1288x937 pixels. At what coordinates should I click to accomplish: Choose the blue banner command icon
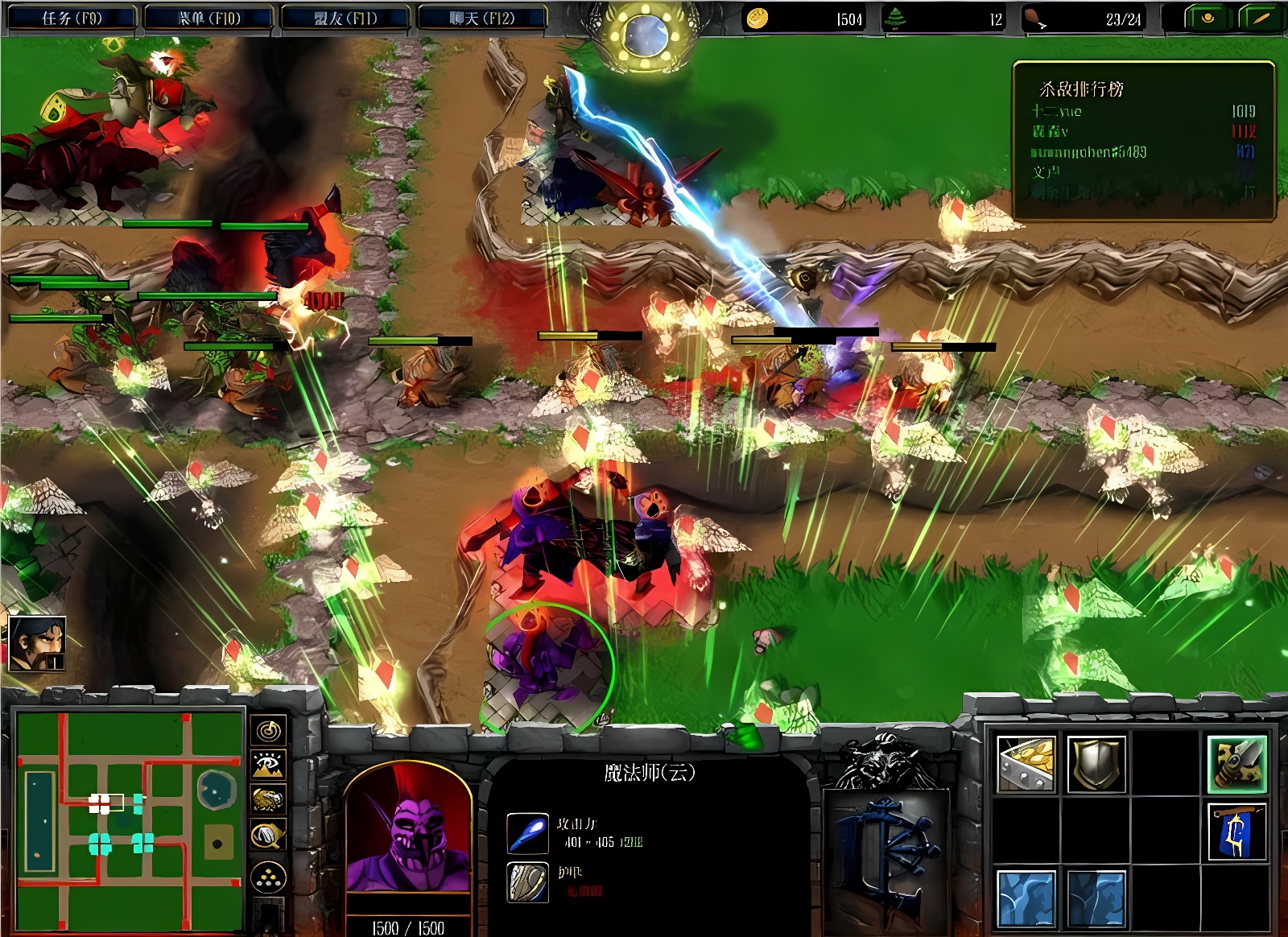click(1236, 832)
